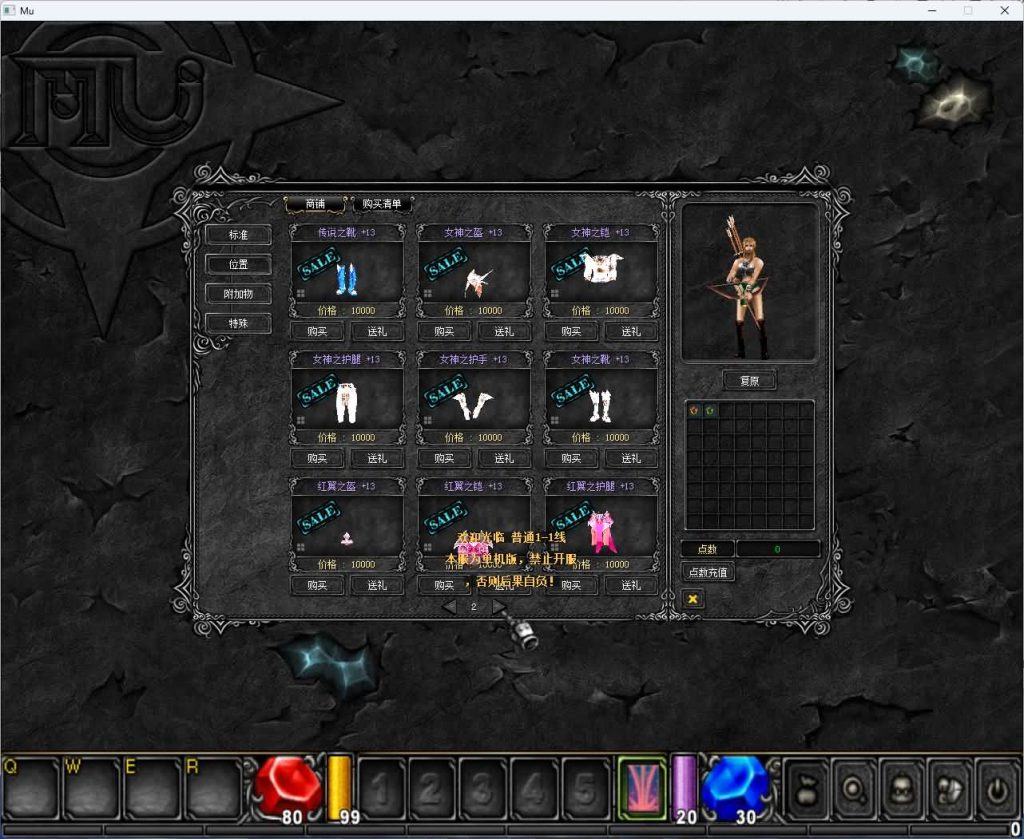Close the shop with yellow X
This screenshot has height=839, width=1024.
coord(692,598)
